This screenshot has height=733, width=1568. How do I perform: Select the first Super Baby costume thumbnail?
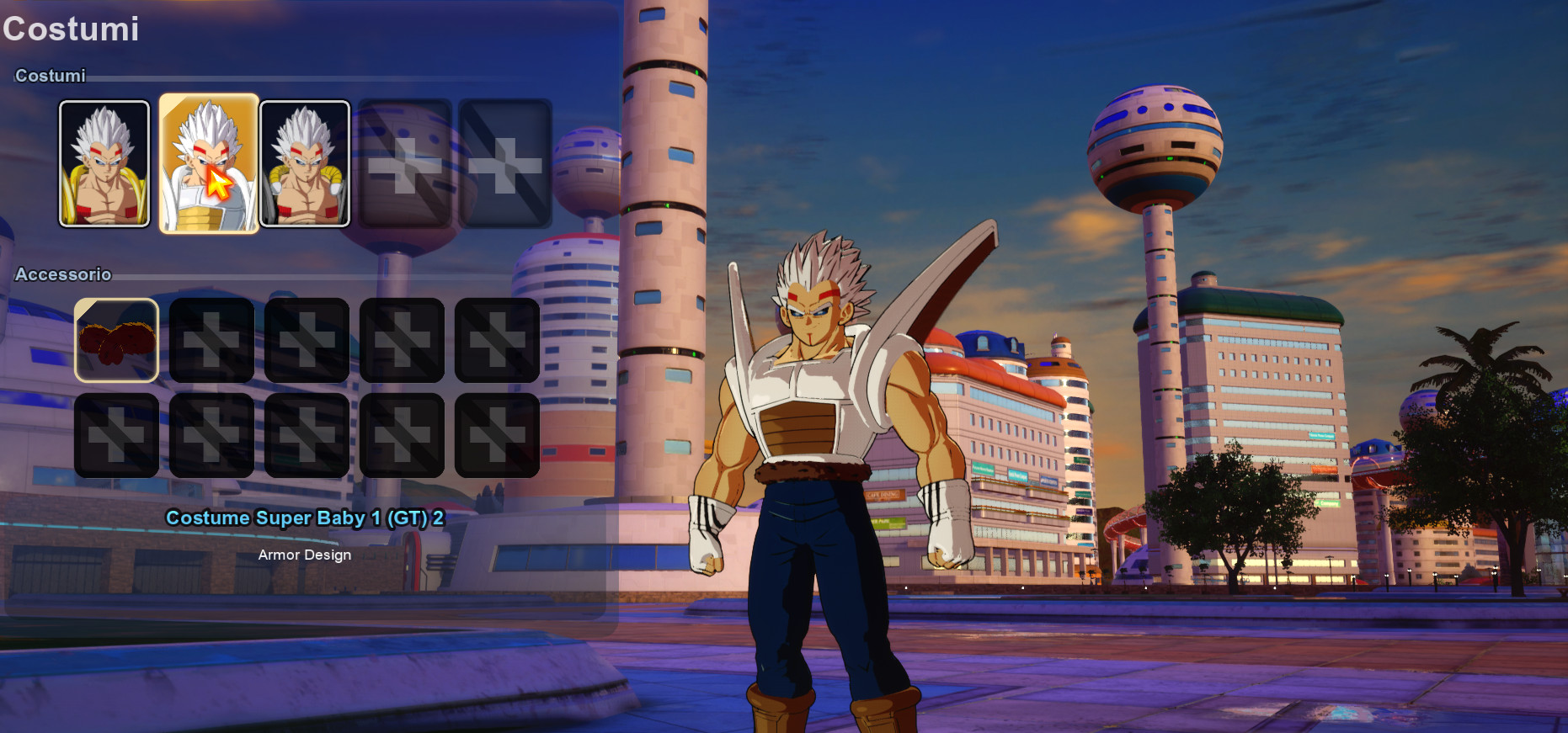[x=104, y=164]
